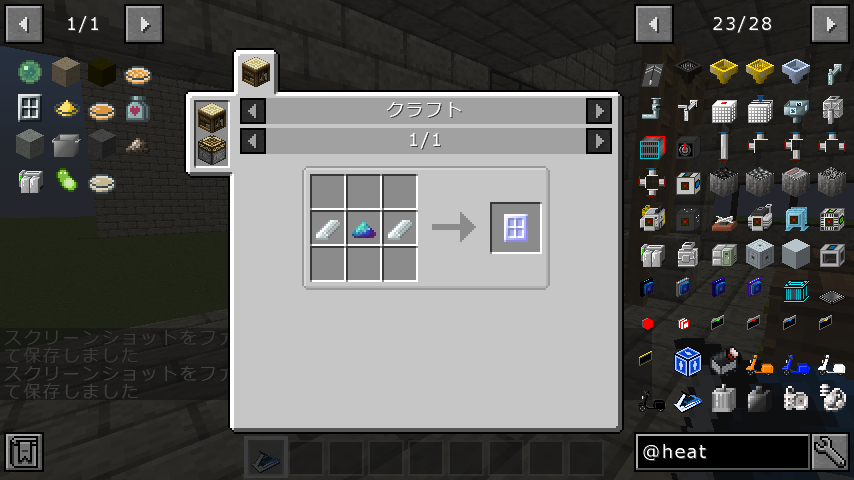
Task: Show next bookmark list page
Action: tap(144, 23)
